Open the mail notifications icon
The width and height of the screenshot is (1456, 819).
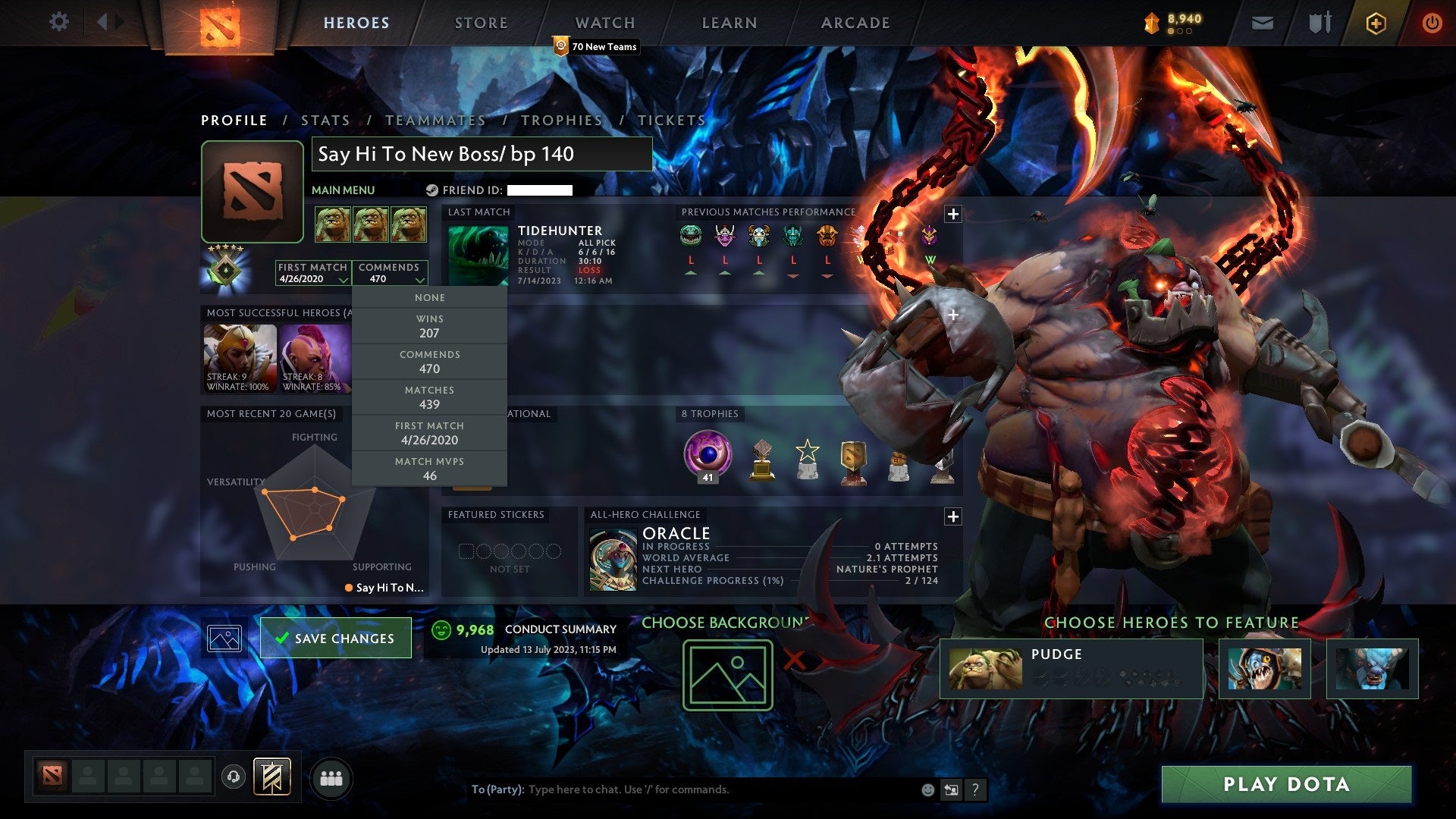[x=1262, y=23]
